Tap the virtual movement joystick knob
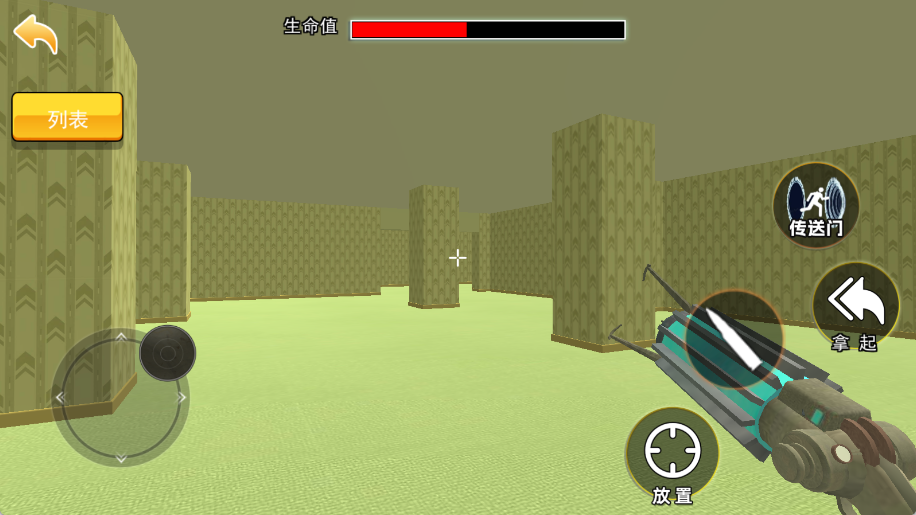This screenshot has width=916, height=515. 167,353
